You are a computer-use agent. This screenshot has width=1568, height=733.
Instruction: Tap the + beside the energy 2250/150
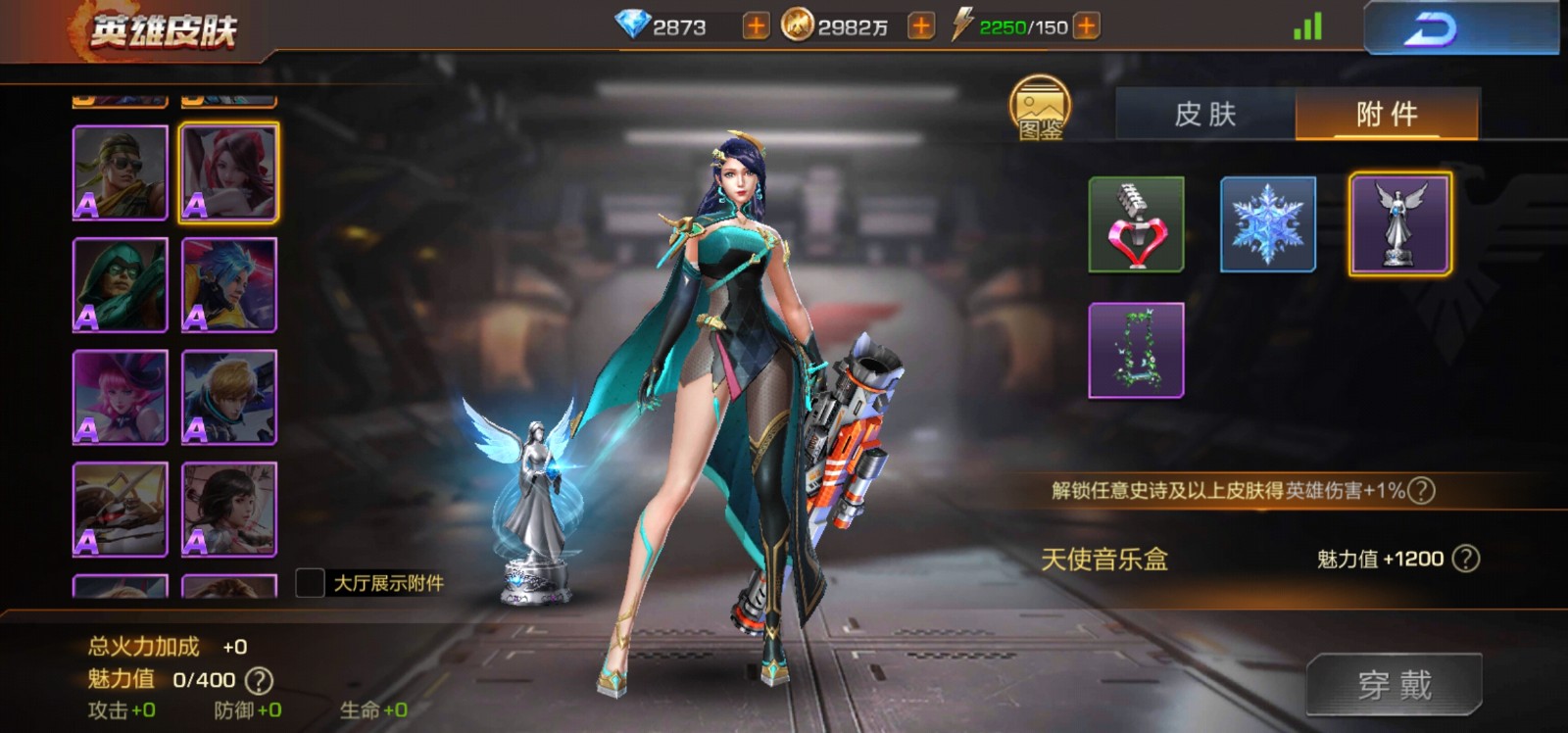click(1082, 28)
